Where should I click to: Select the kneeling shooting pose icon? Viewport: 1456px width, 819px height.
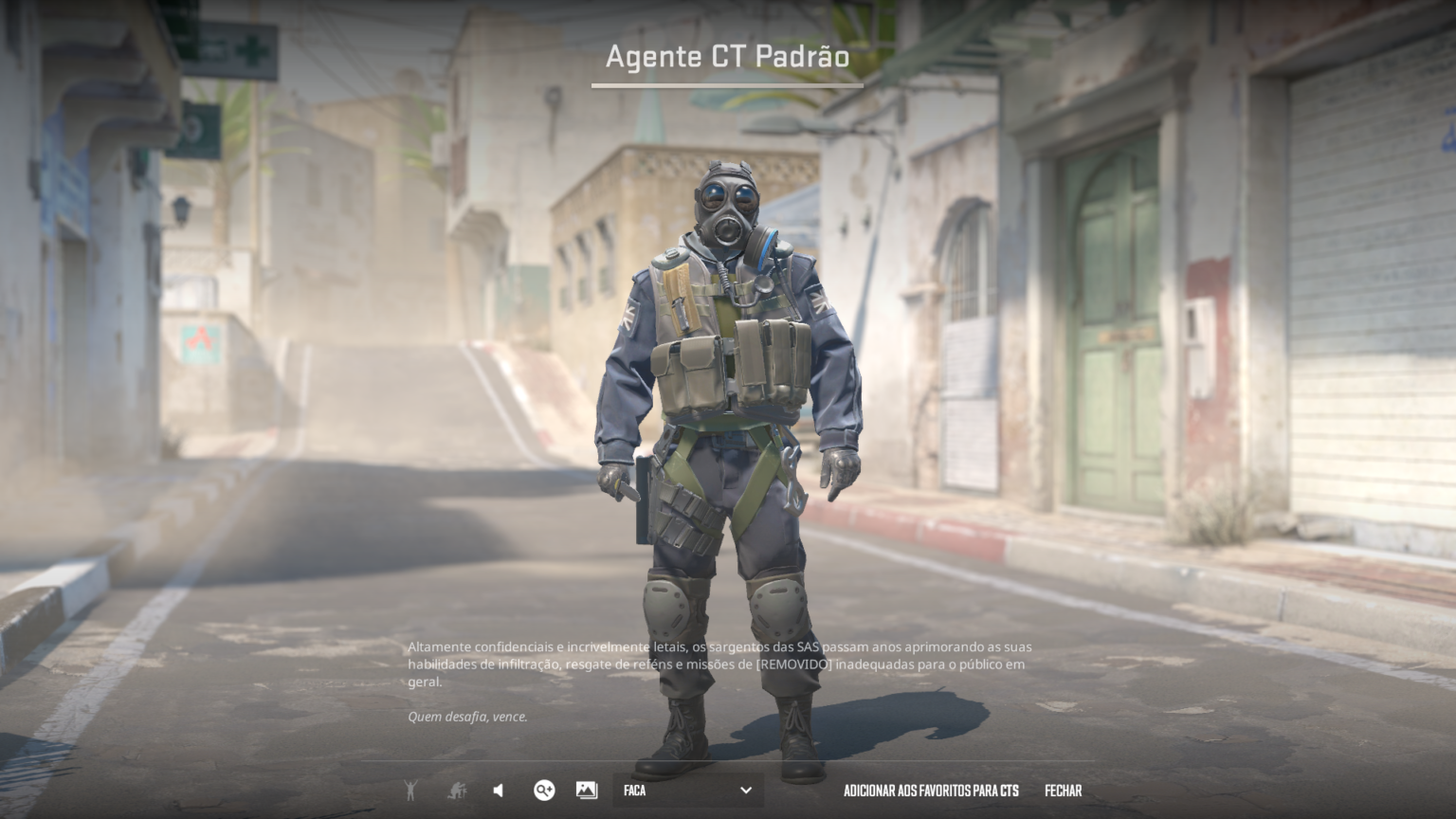coord(457,790)
